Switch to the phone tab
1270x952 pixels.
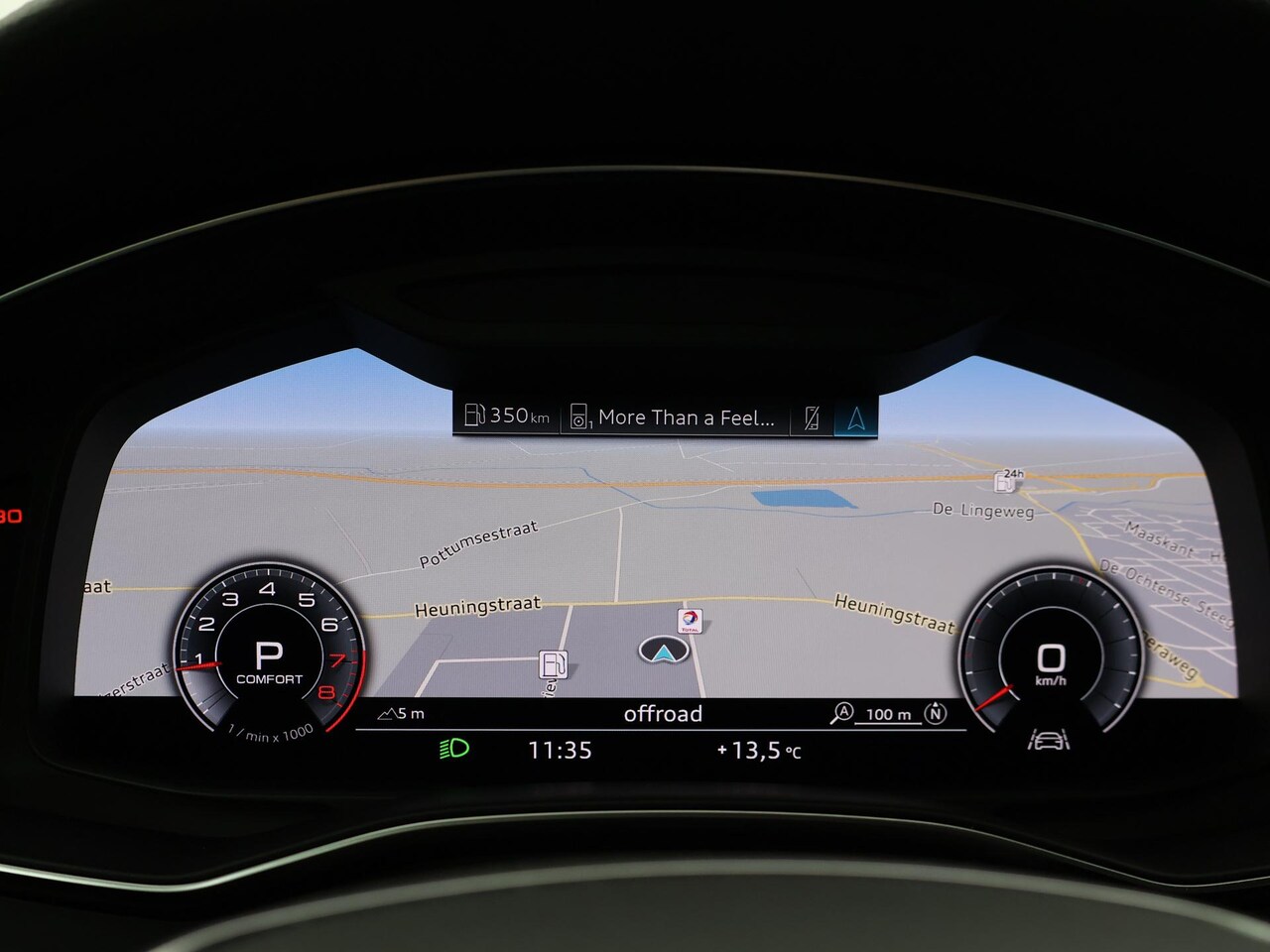(x=812, y=417)
